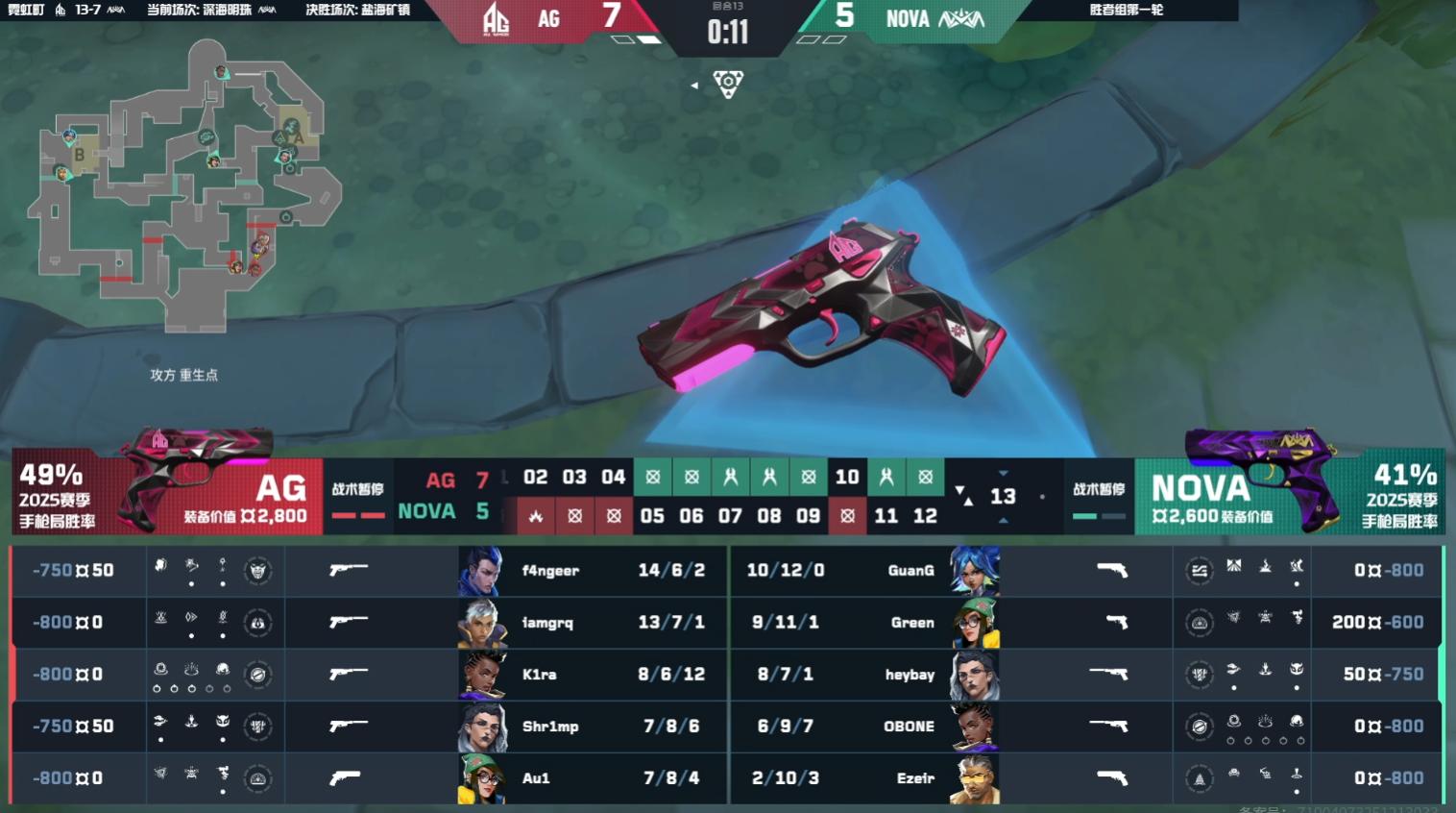Select round 05 in the round timeline
The image size is (1456, 813).
point(652,516)
